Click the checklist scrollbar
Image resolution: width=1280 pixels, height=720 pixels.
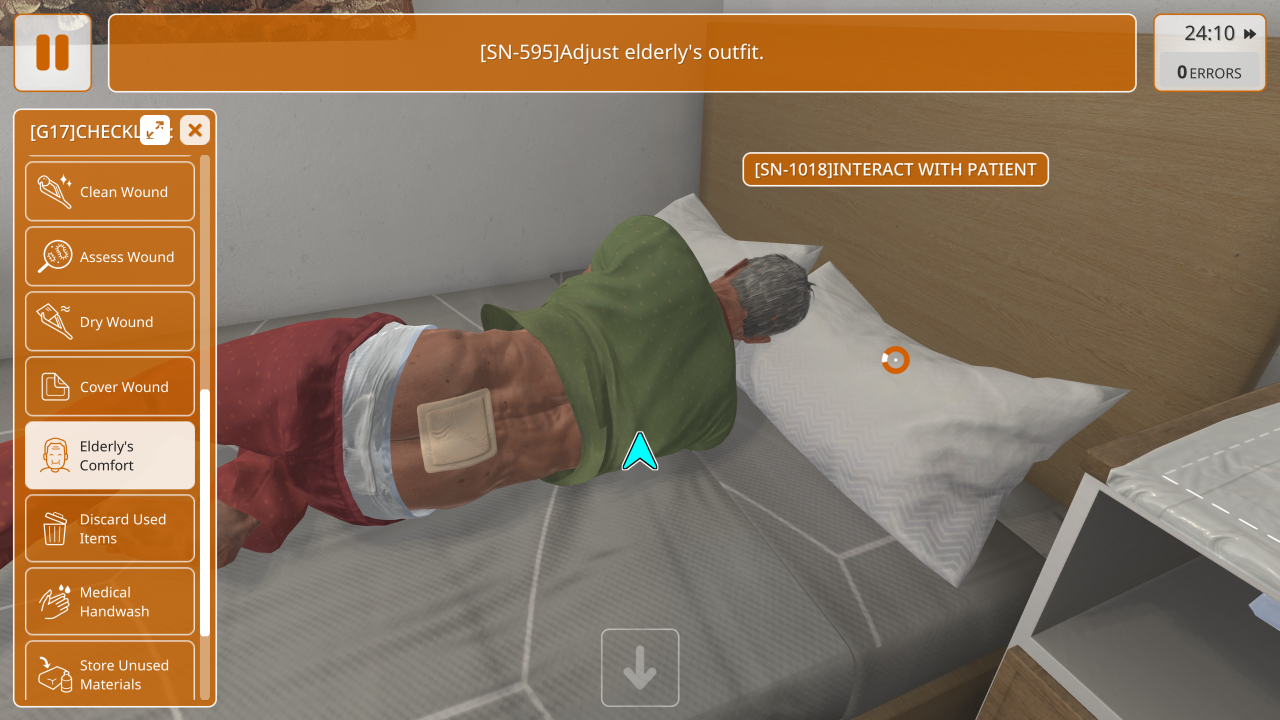click(205, 512)
